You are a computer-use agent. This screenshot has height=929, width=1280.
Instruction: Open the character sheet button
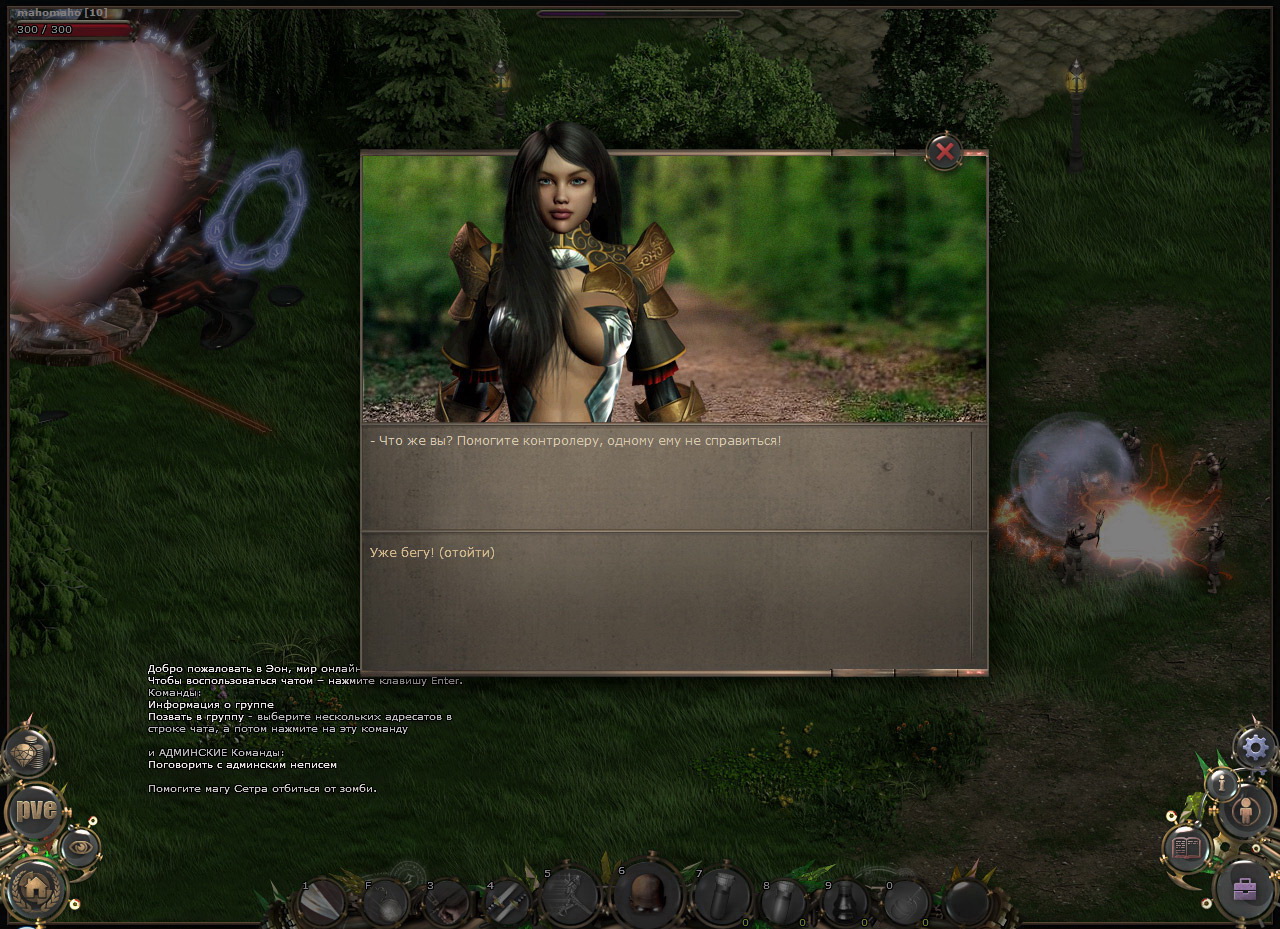1246,810
